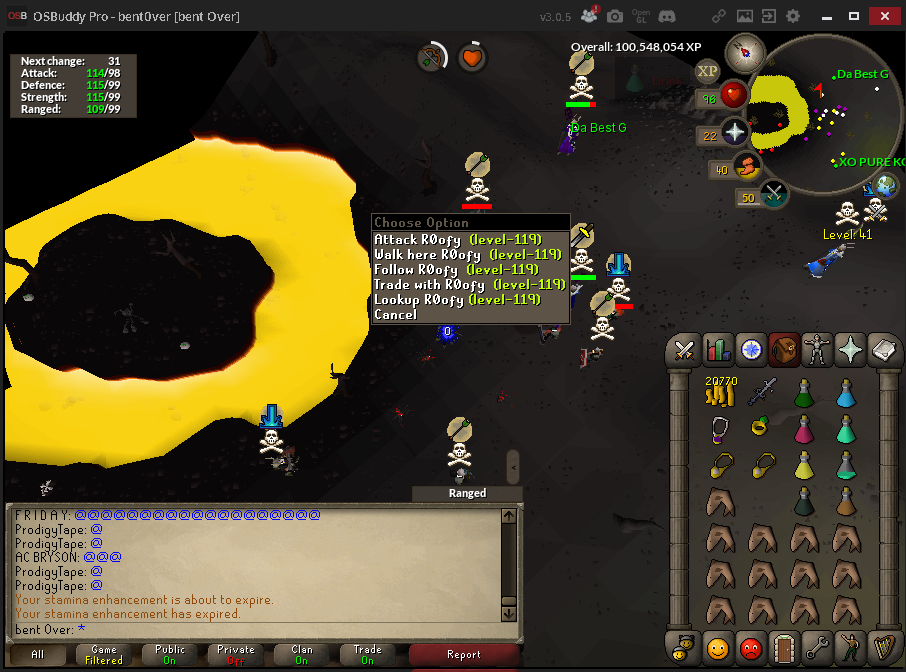906x672 pixels.
Task: Open the Combat Options tab
Action: (x=685, y=350)
